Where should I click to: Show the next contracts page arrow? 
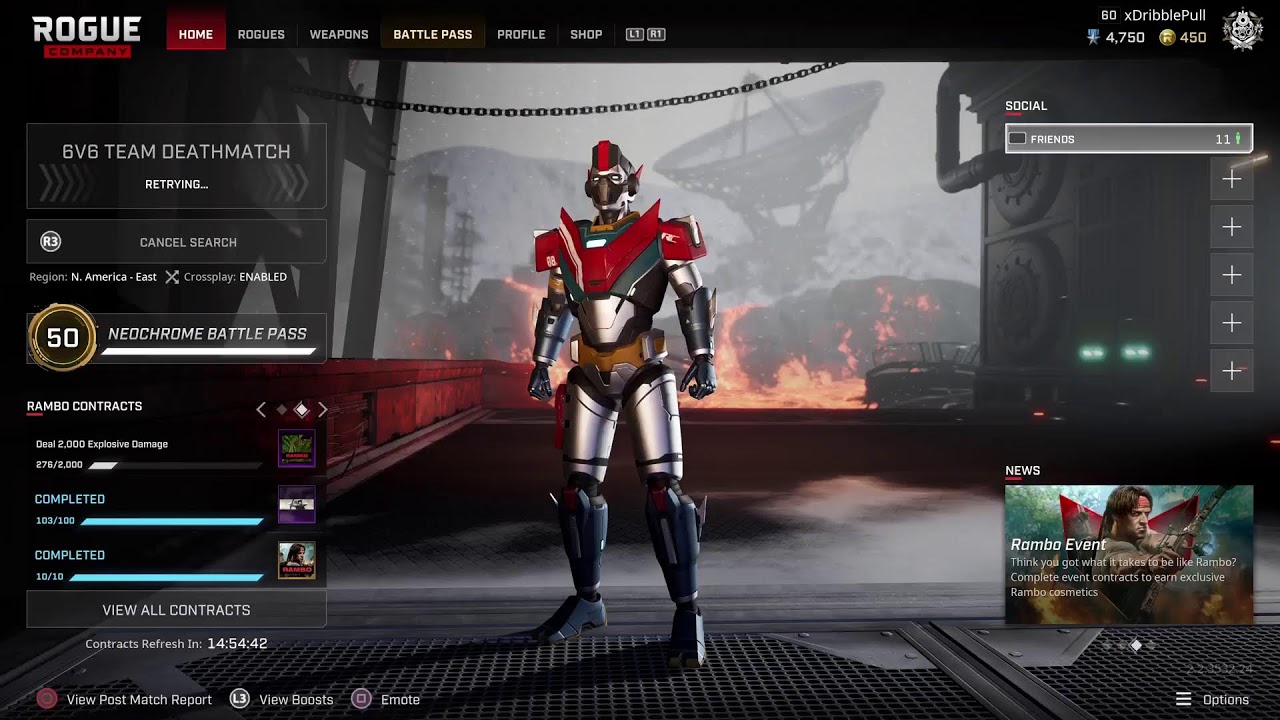tap(323, 409)
